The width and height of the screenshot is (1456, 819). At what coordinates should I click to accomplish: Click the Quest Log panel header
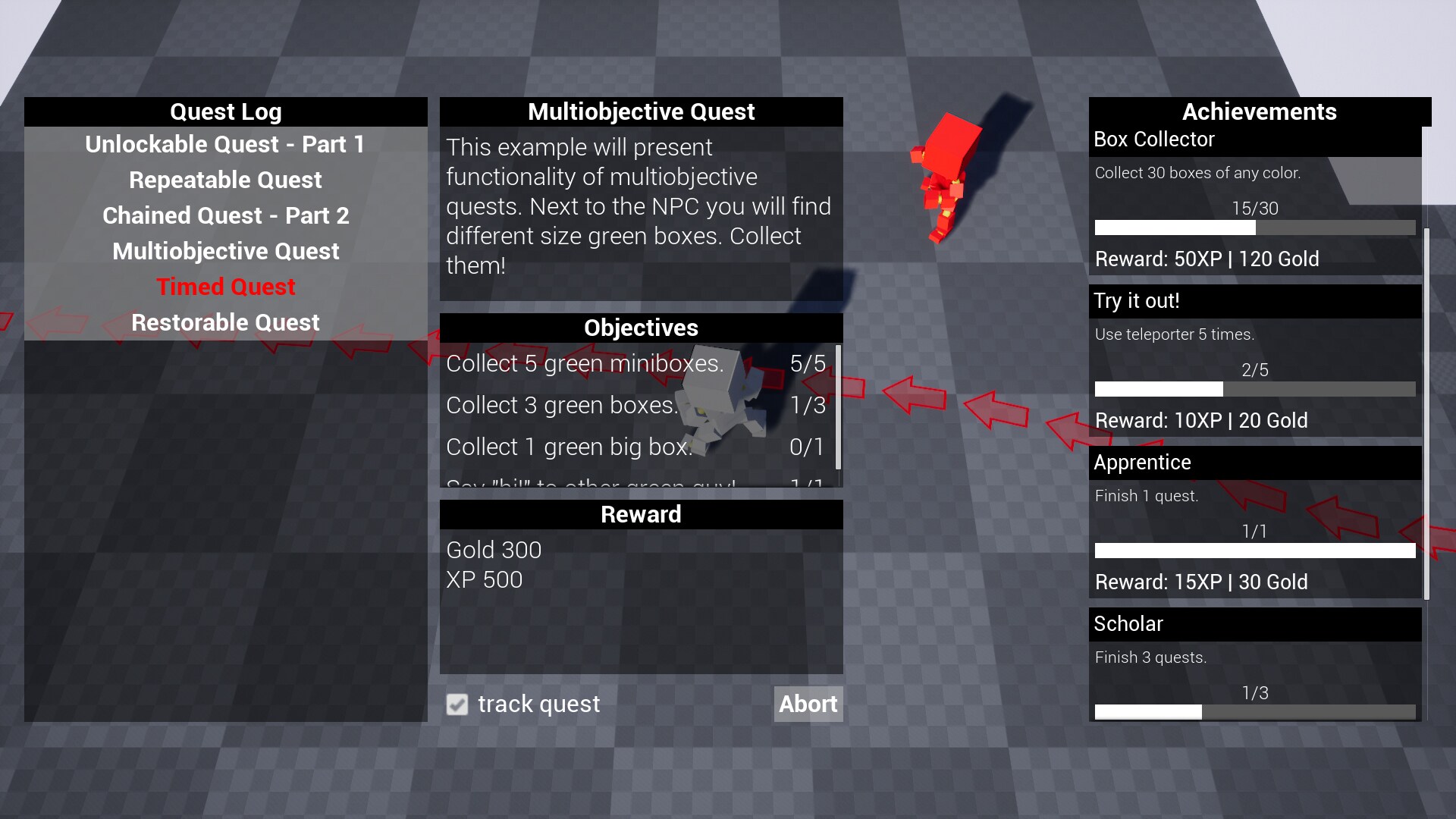225,111
